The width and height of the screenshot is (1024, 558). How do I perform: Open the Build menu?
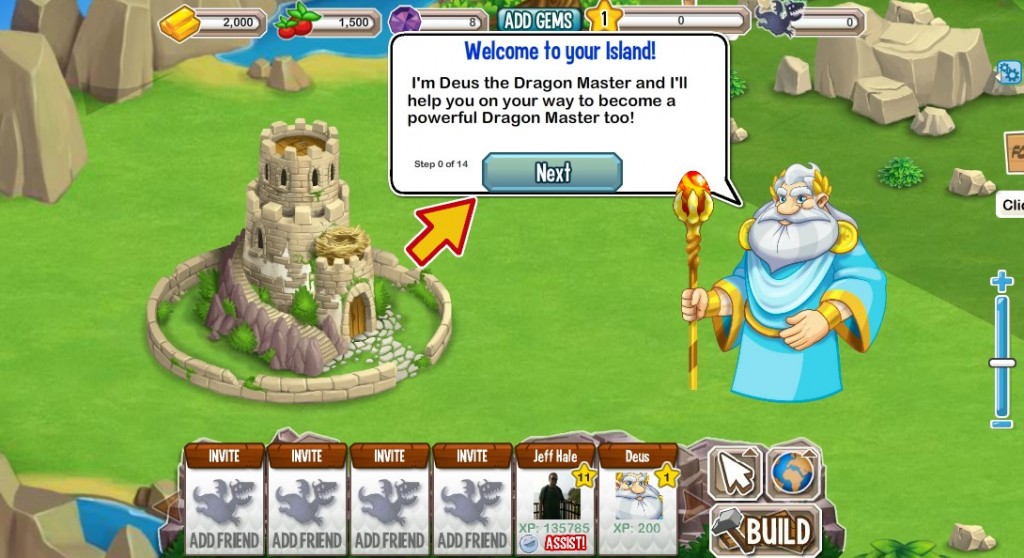click(765, 529)
